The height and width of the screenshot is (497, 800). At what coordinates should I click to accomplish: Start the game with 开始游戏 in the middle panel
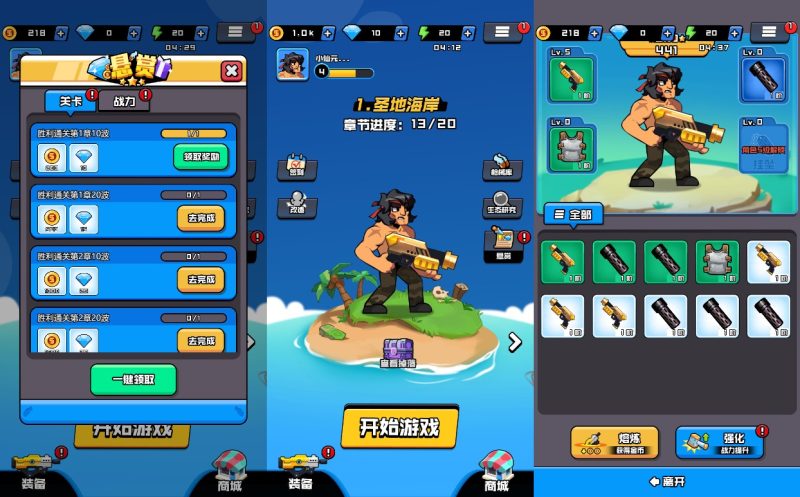pos(400,427)
